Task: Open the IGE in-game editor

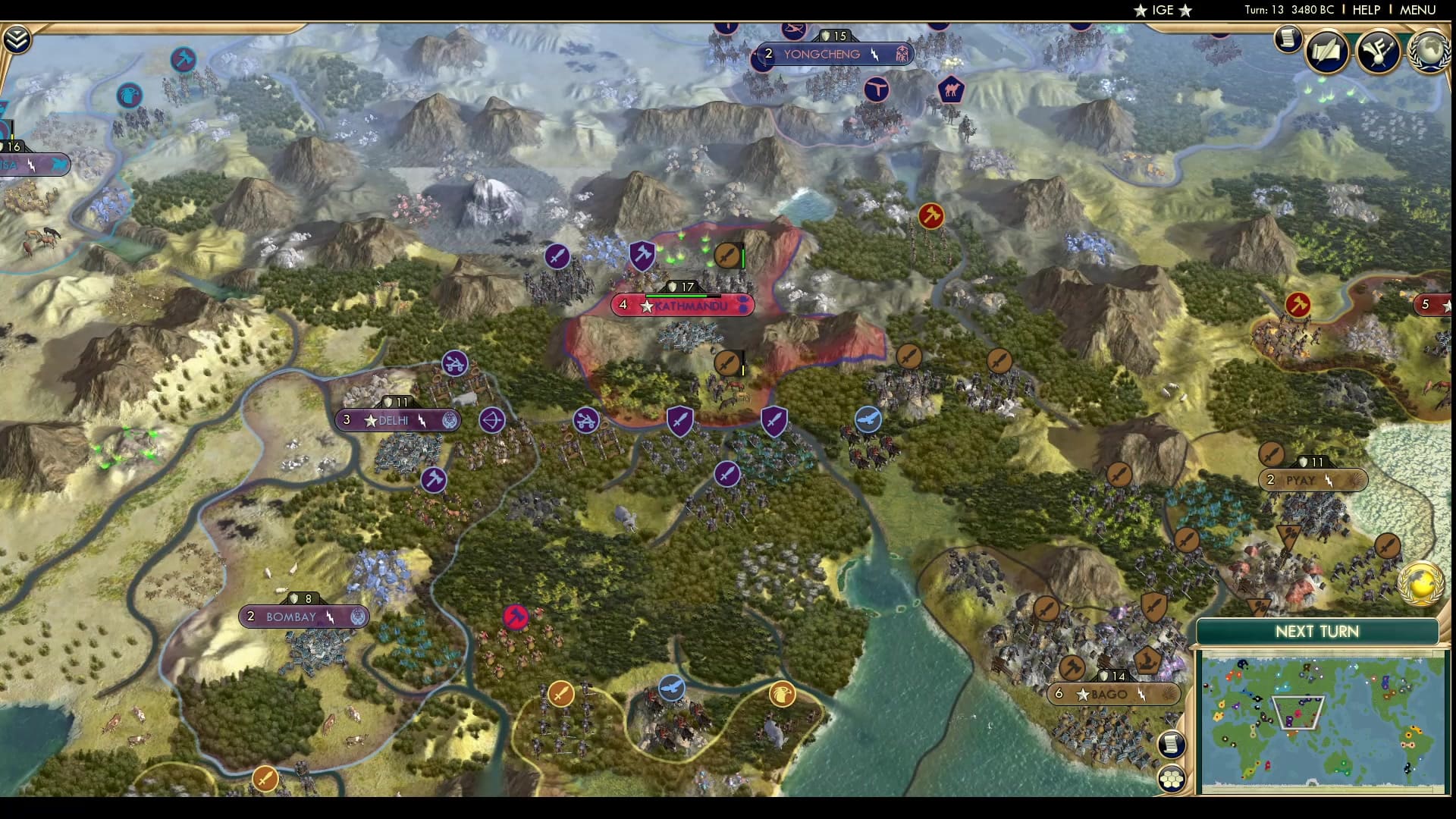Action: [1163, 10]
